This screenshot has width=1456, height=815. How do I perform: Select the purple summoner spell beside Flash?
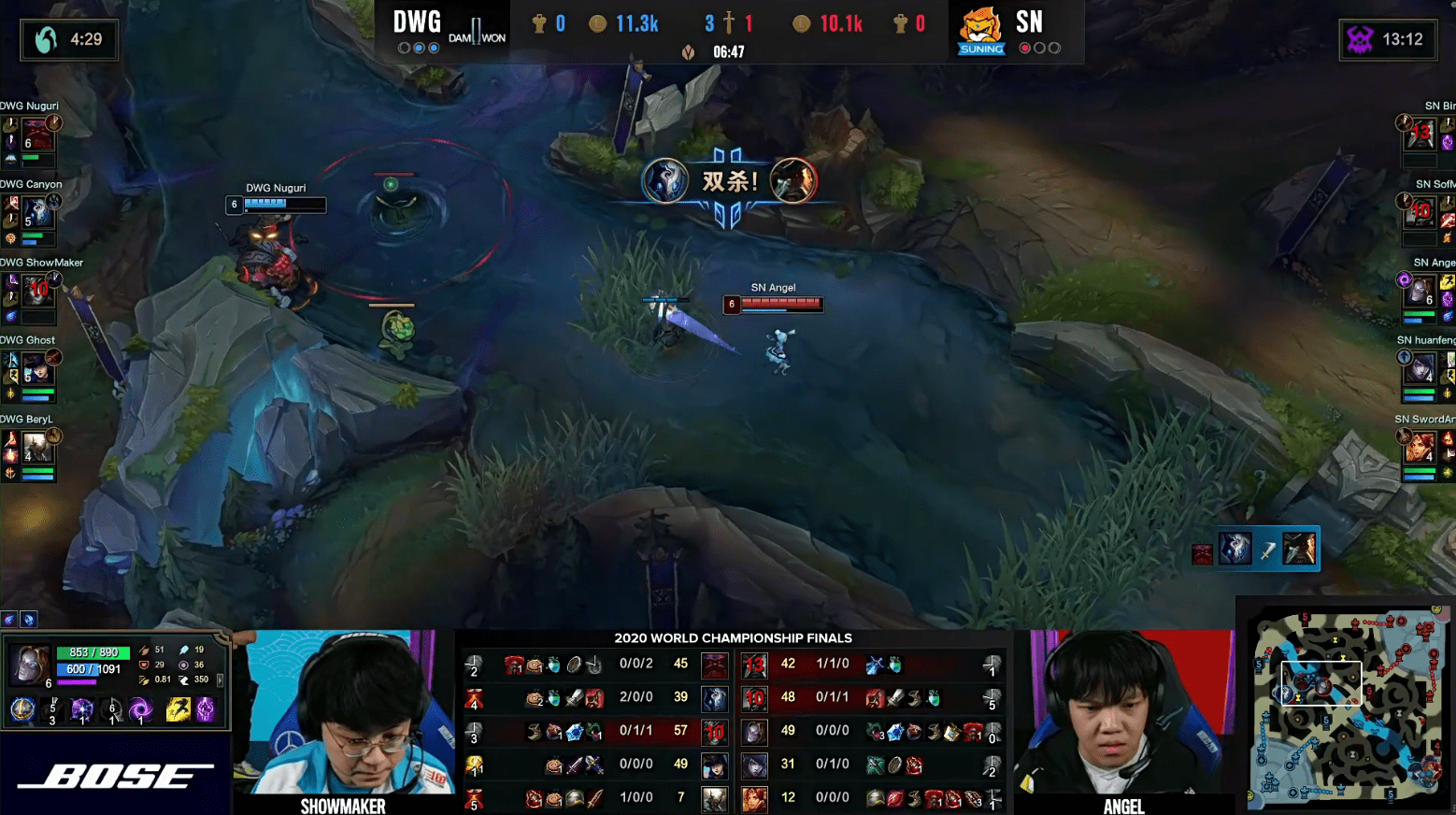pos(207,710)
